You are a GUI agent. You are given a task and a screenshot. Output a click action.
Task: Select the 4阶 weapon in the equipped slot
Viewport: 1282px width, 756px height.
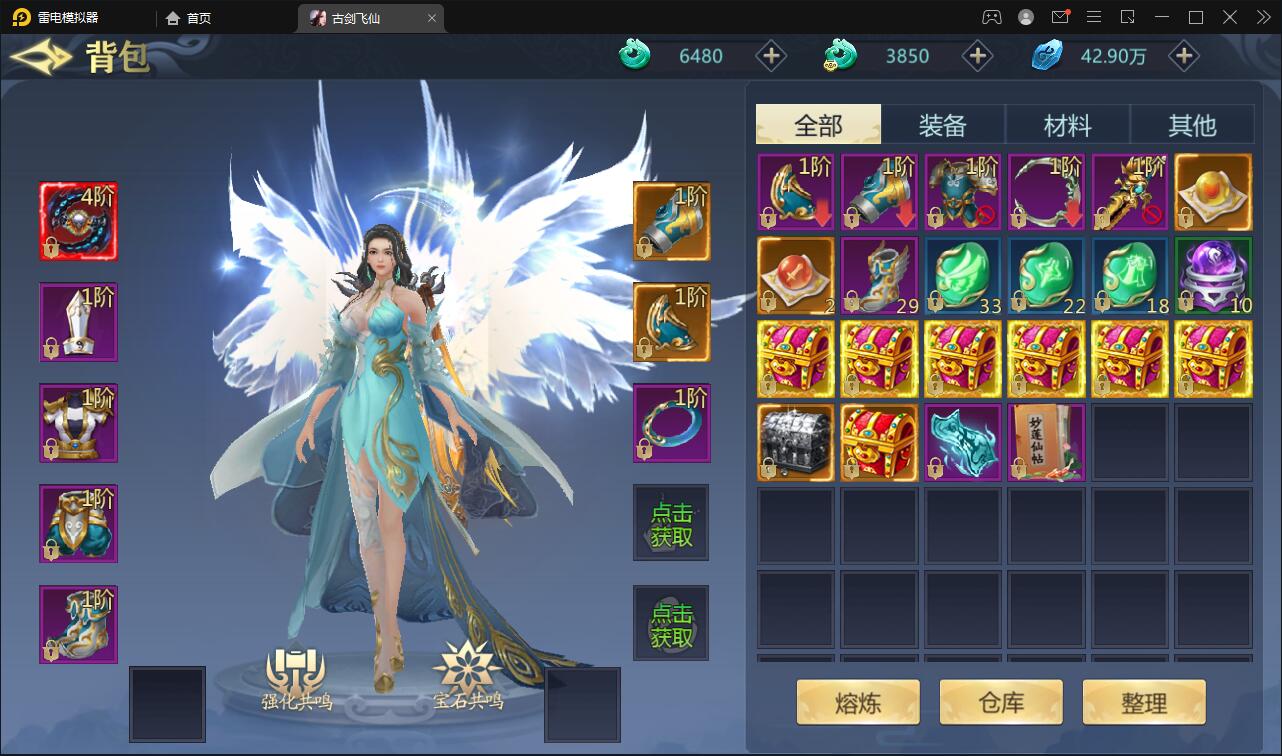78,221
